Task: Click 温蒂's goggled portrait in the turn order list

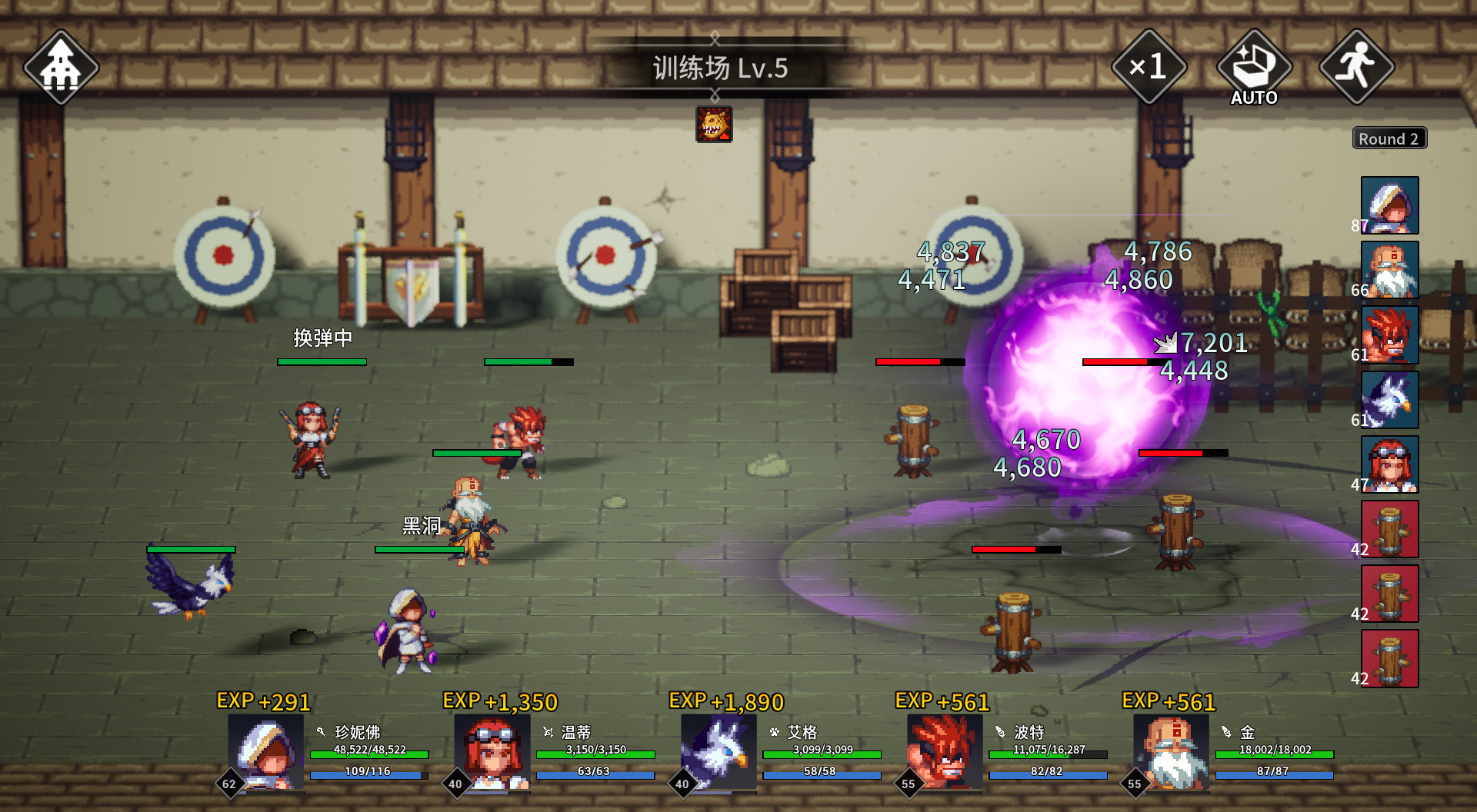Action: [x=1389, y=464]
